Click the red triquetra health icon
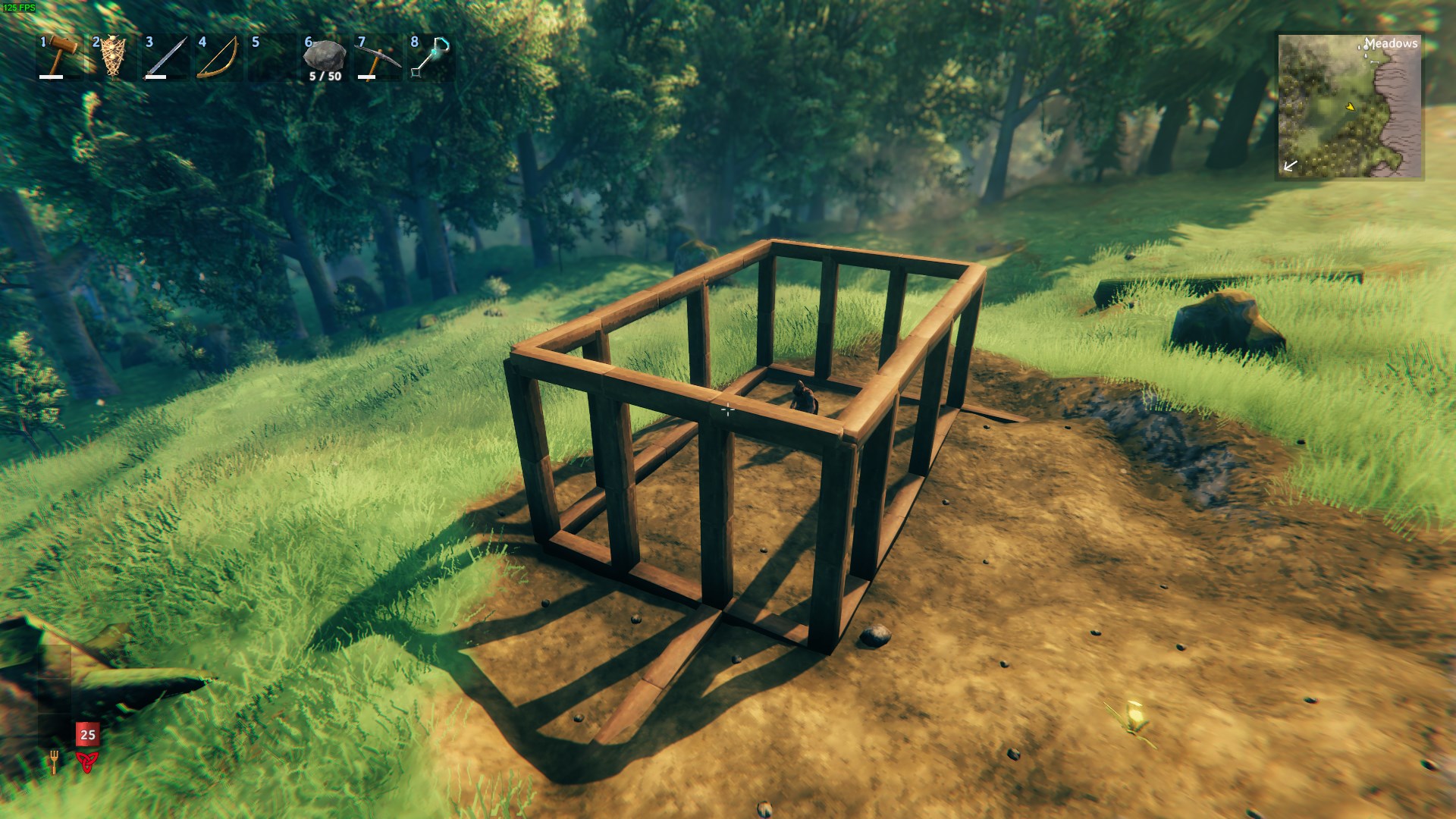The image size is (1456, 819). pyautogui.click(x=86, y=761)
